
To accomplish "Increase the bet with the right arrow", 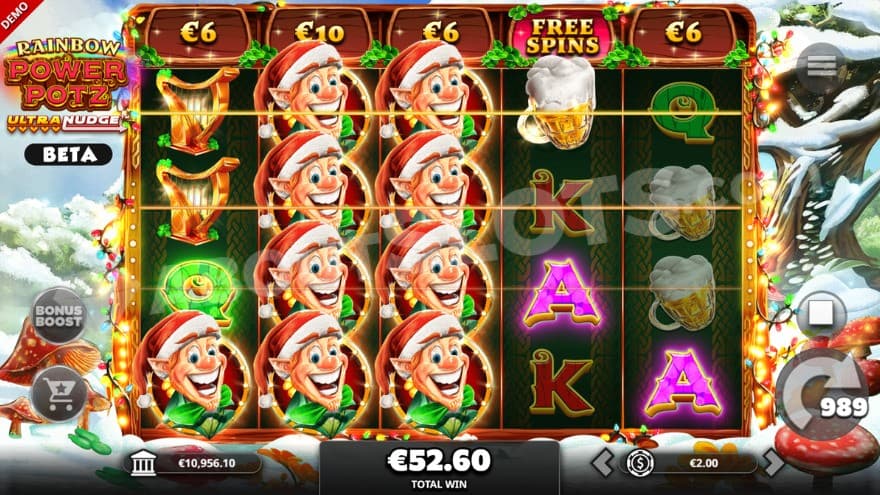I will click(x=773, y=462).
